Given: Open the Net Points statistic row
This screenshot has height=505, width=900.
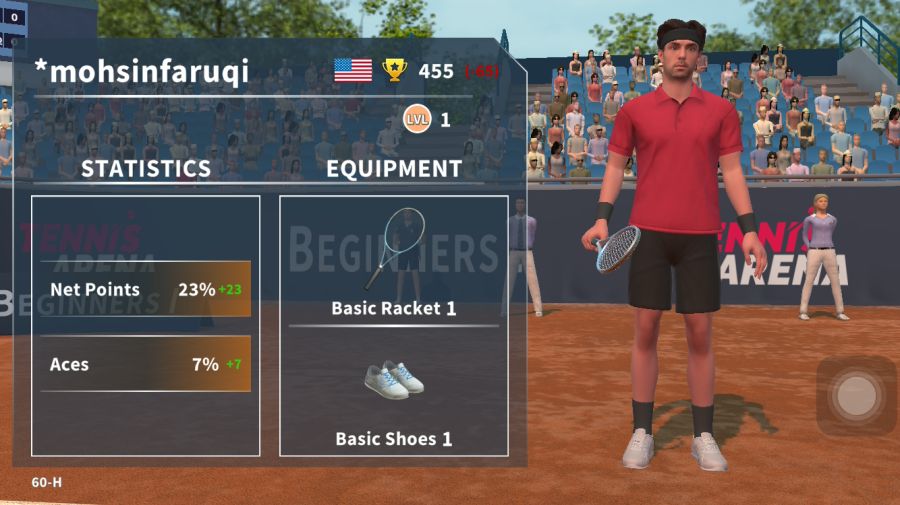Looking at the screenshot, I should 146,290.
